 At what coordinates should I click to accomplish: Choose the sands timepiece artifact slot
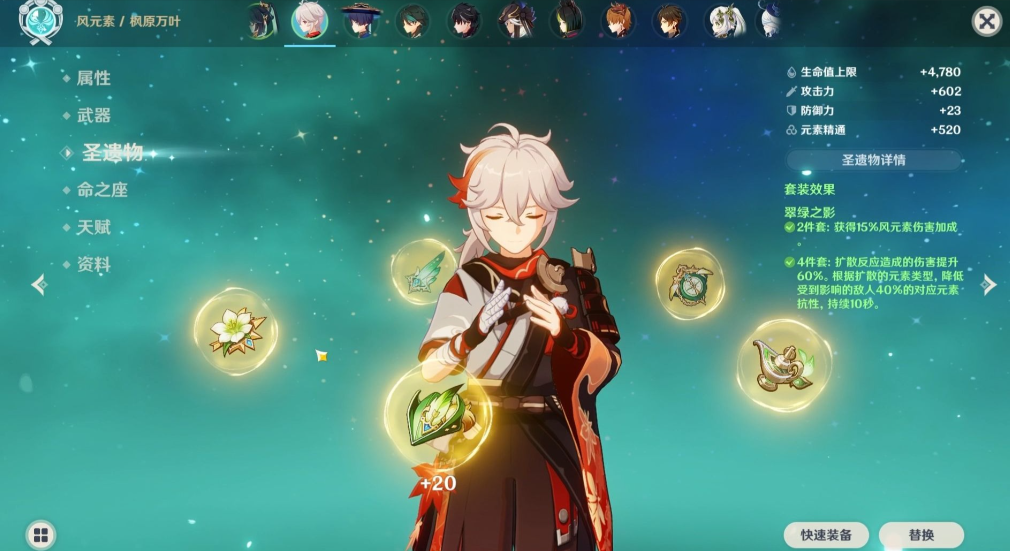[x=689, y=283]
